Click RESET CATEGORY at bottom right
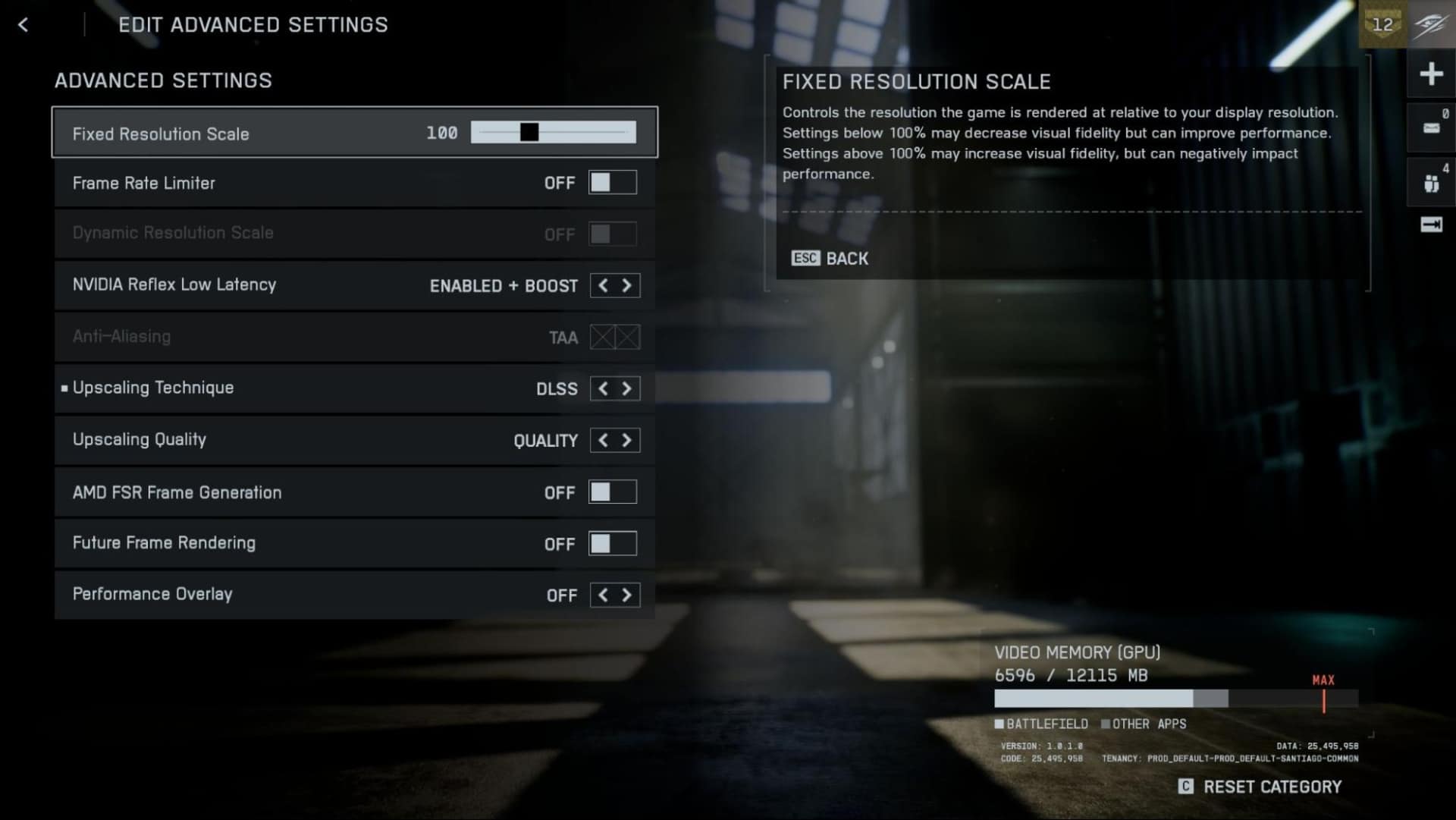The width and height of the screenshot is (1456, 820). [x=1274, y=787]
